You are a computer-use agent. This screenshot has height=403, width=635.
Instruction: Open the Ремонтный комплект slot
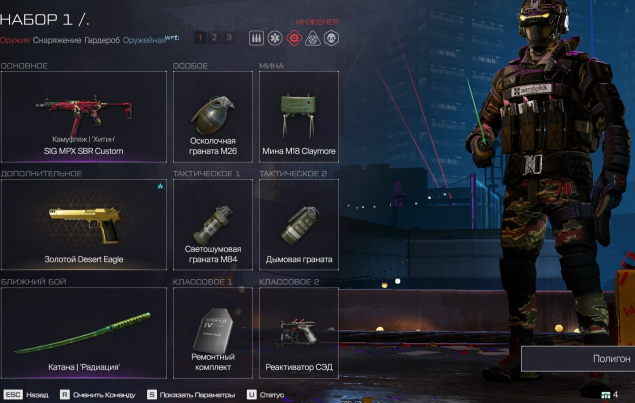212,332
